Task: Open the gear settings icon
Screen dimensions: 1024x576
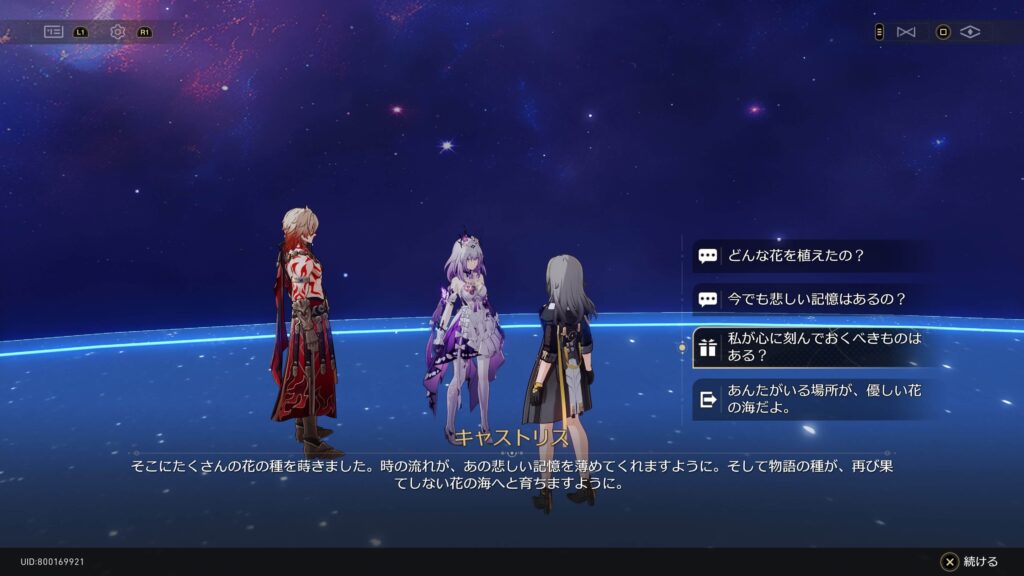Action: [x=118, y=32]
